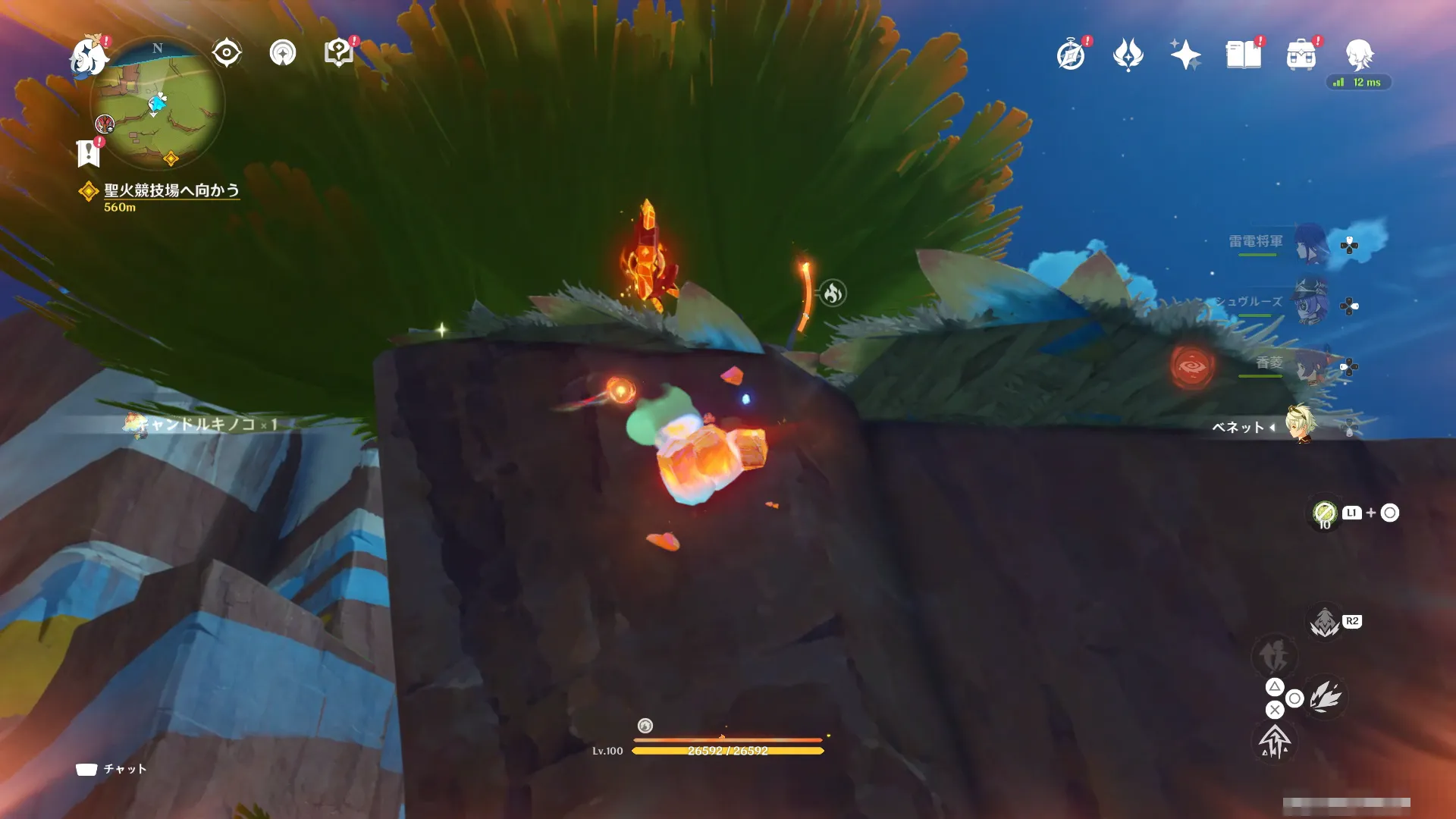
Task: Switch to party member 香菱
Action: pos(1310,366)
